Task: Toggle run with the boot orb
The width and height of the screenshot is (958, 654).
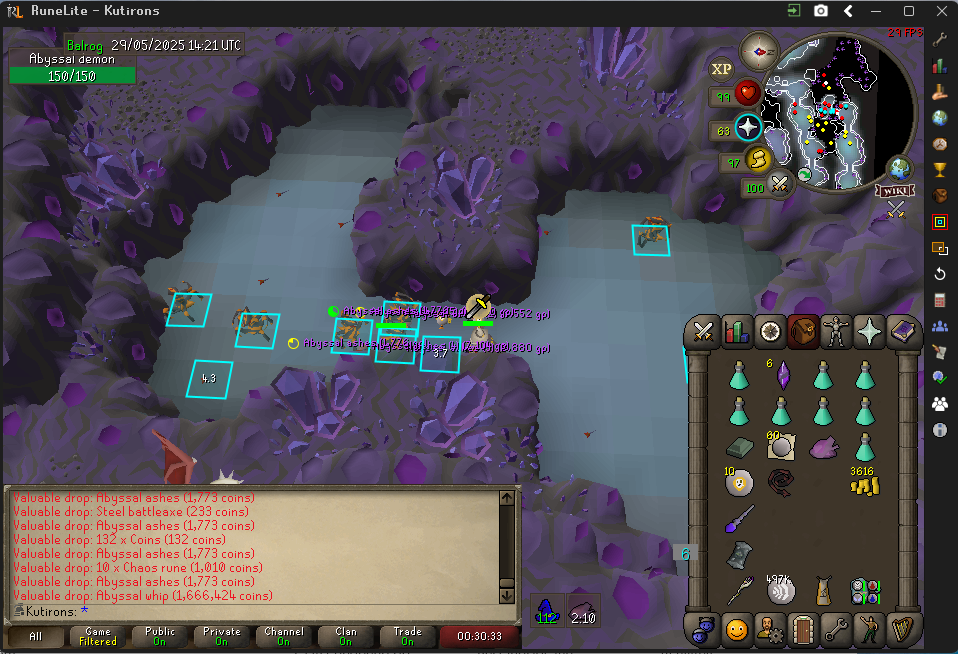Action: click(759, 159)
